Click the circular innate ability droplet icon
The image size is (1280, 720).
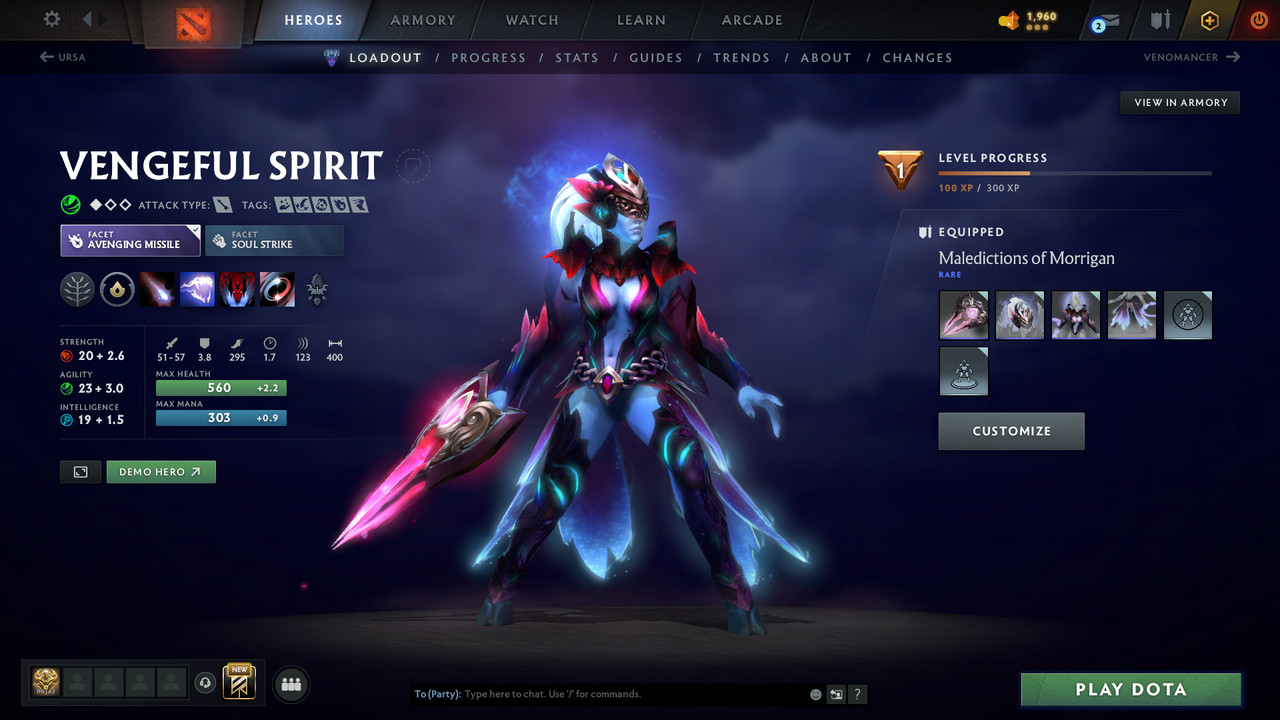(117, 289)
